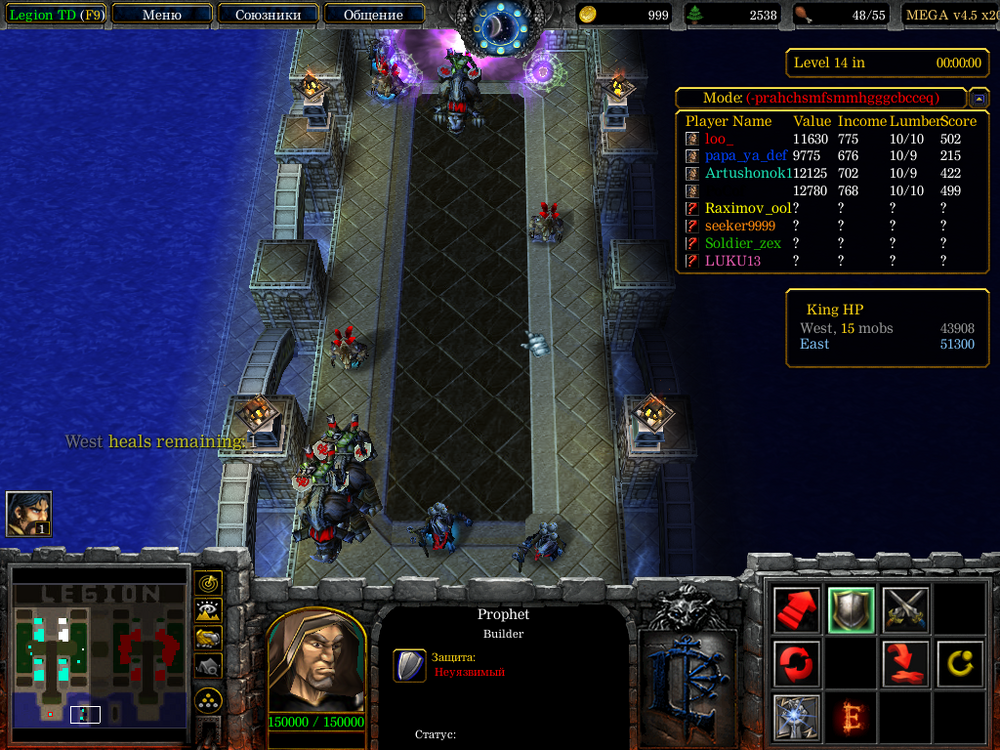Screen dimensions: 1000x750
Task: Select the hero portrait icon
Action: point(28,513)
